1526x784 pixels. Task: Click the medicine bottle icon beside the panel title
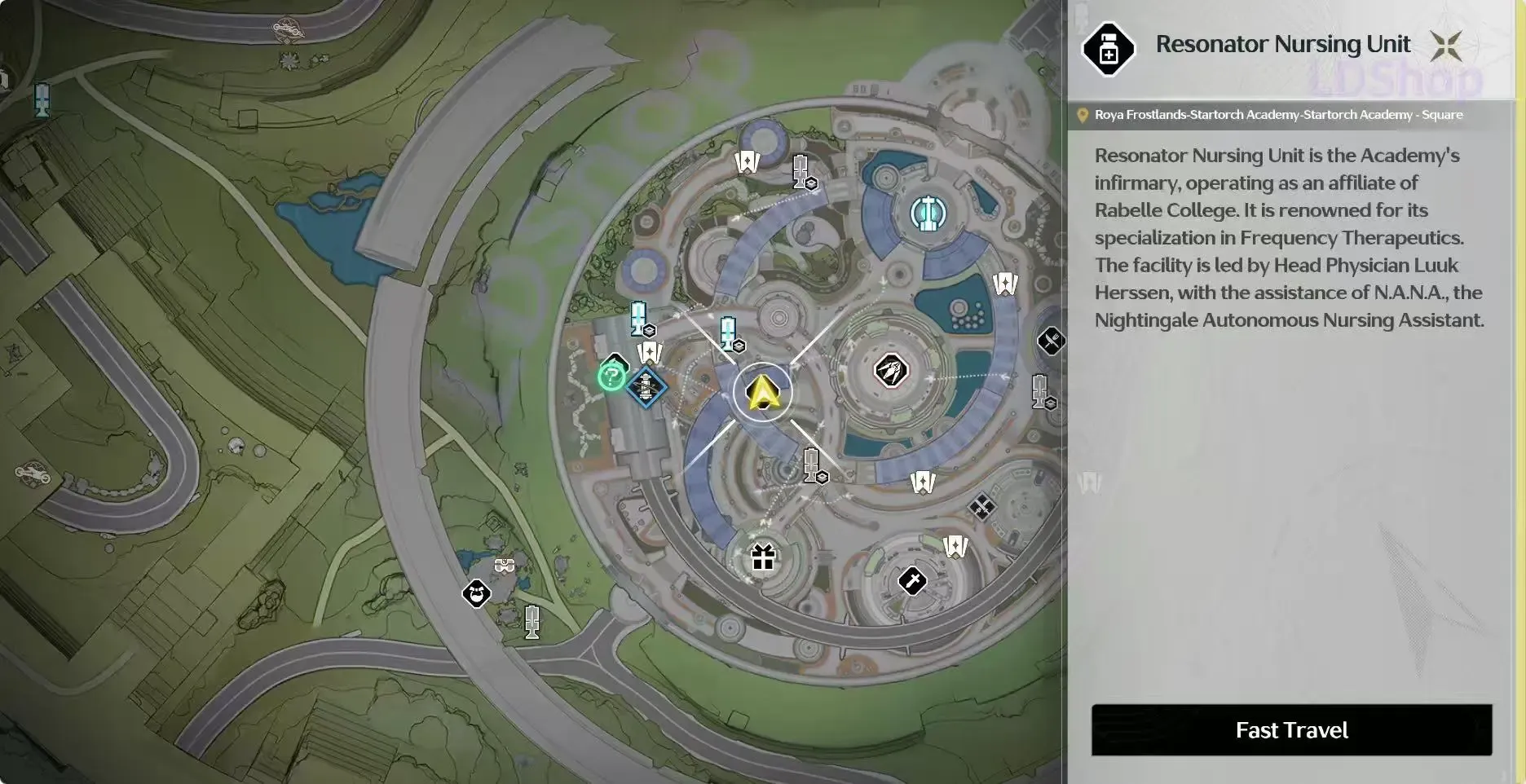(1108, 46)
